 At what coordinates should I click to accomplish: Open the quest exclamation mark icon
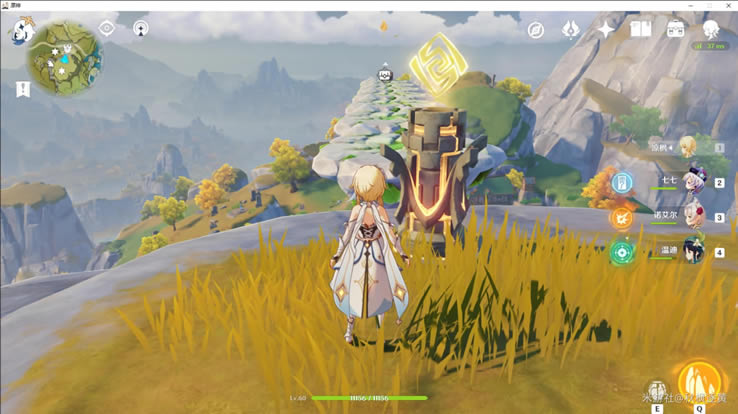(x=23, y=90)
